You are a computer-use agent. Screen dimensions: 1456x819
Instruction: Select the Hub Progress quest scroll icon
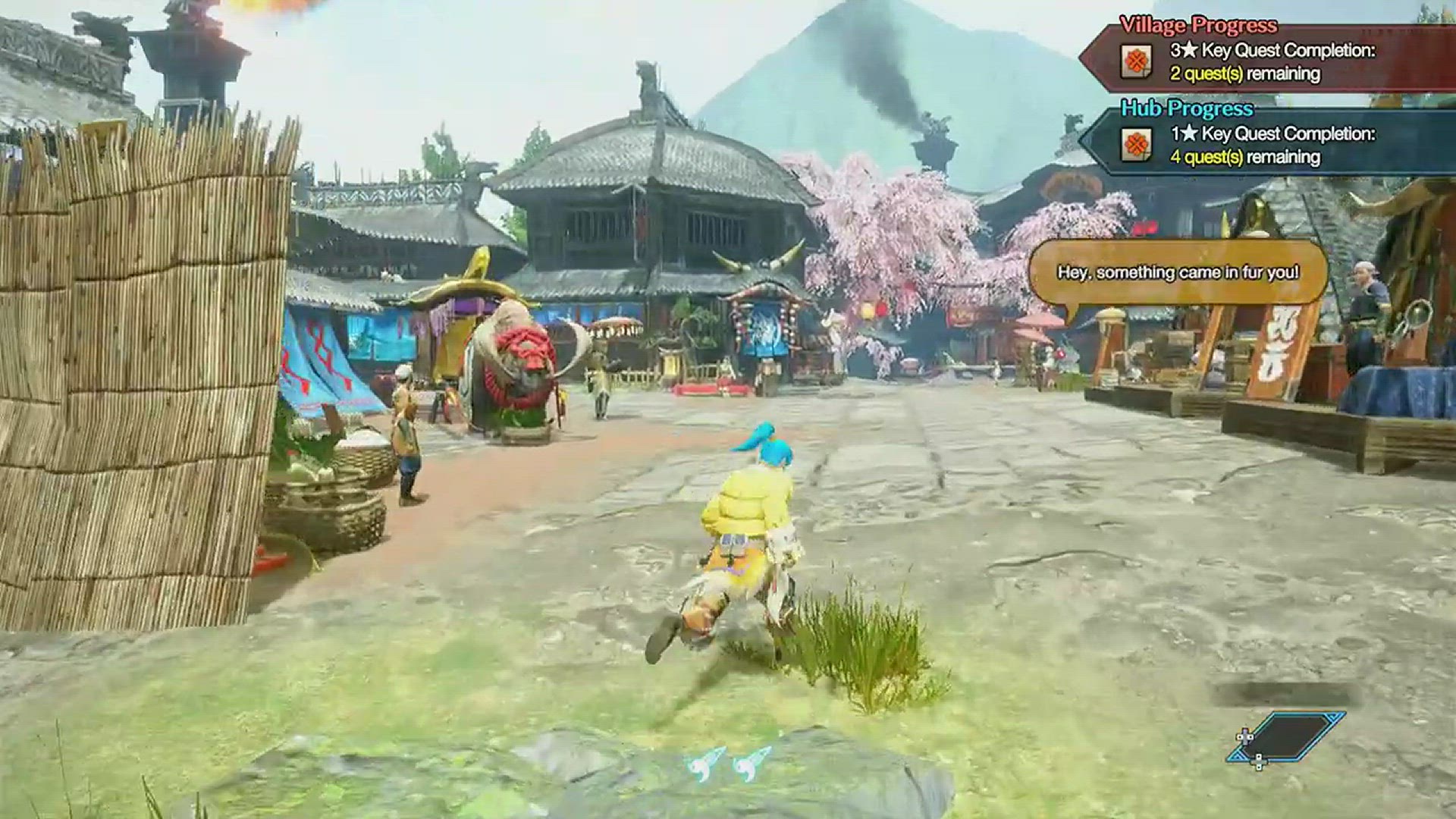(x=1137, y=145)
